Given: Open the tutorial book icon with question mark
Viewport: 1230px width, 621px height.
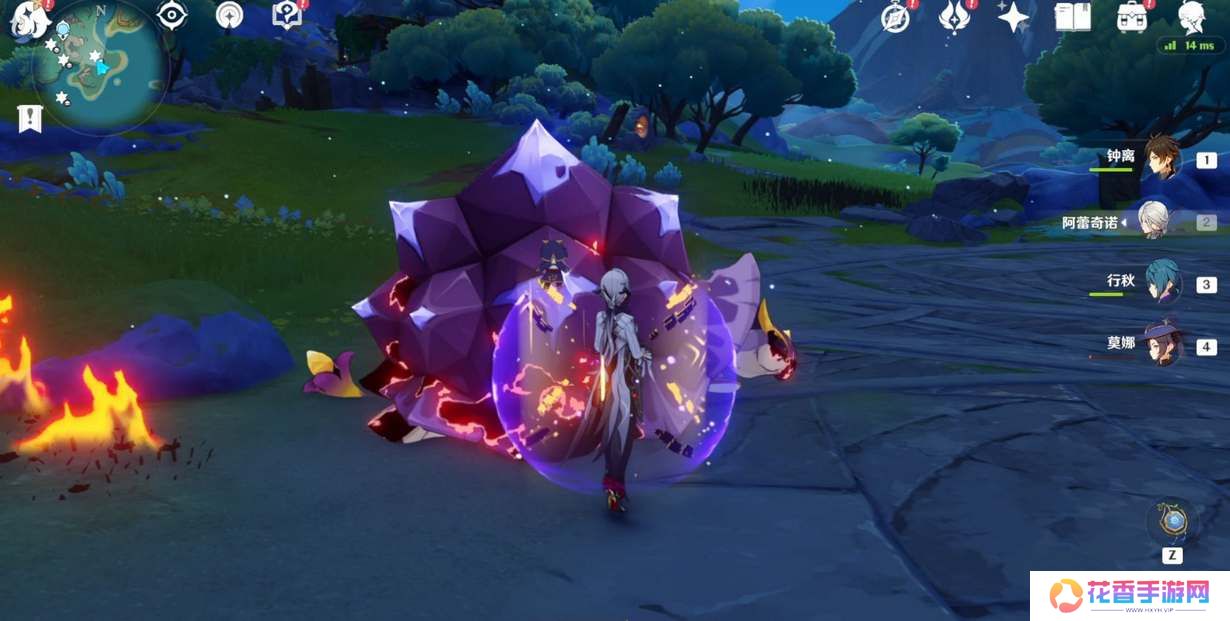Looking at the screenshot, I should pyautogui.click(x=287, y=15).
